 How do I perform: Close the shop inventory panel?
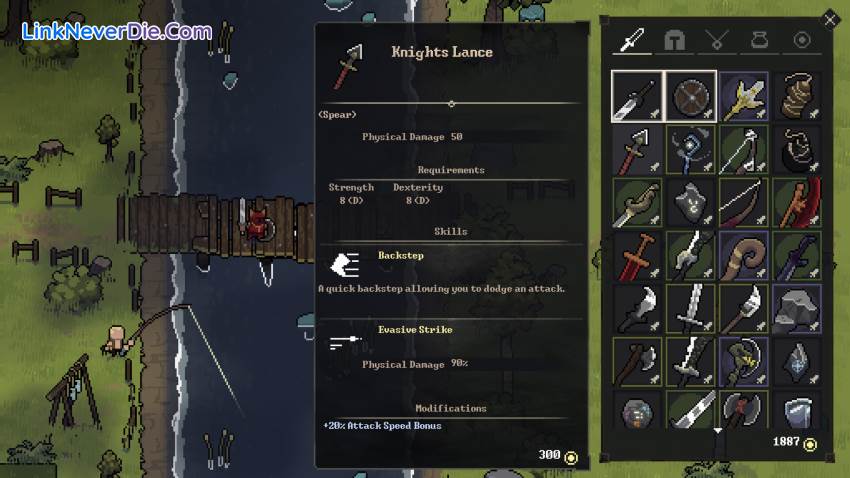(x=829, y=19)
